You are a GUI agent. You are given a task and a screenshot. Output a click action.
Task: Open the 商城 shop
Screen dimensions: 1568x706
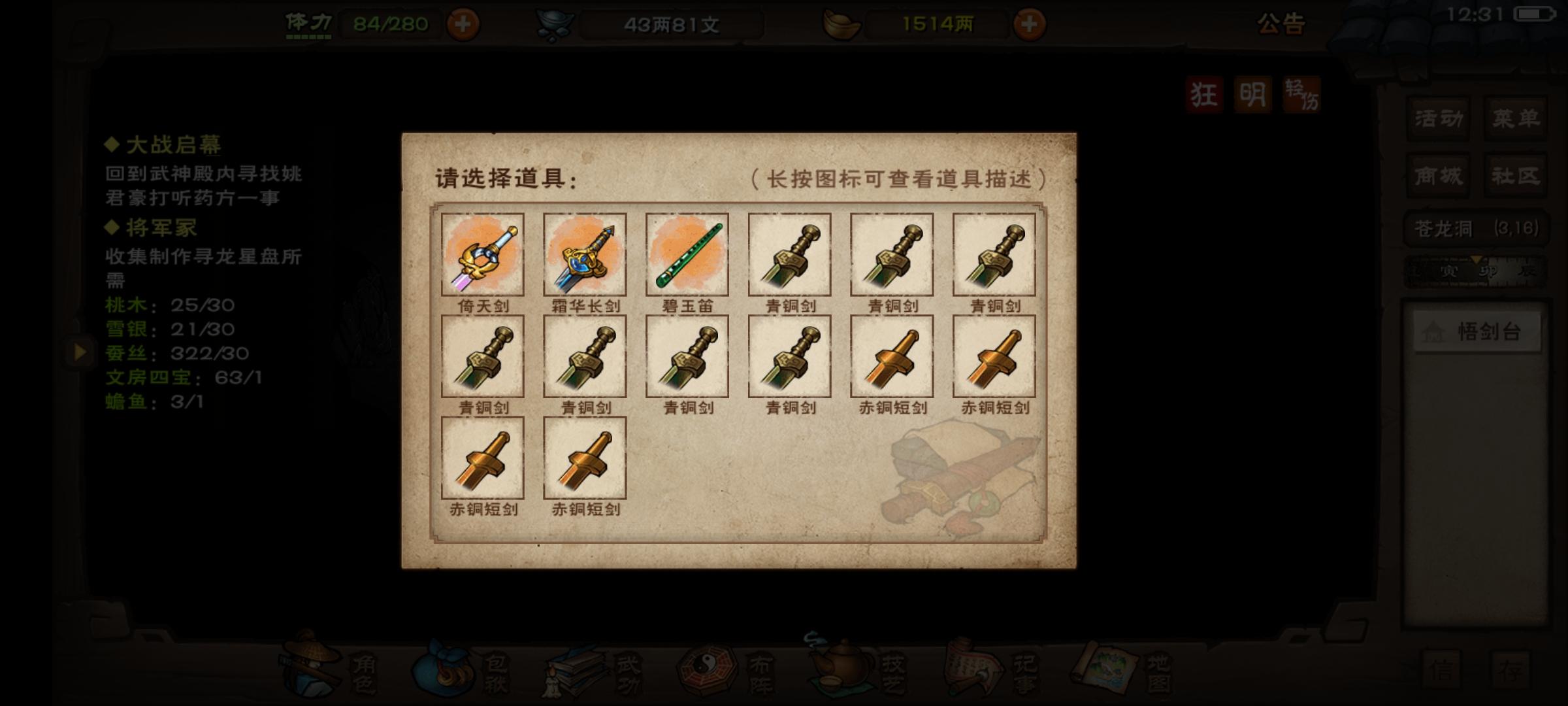pyautogui.click(x=1439, y=175)
